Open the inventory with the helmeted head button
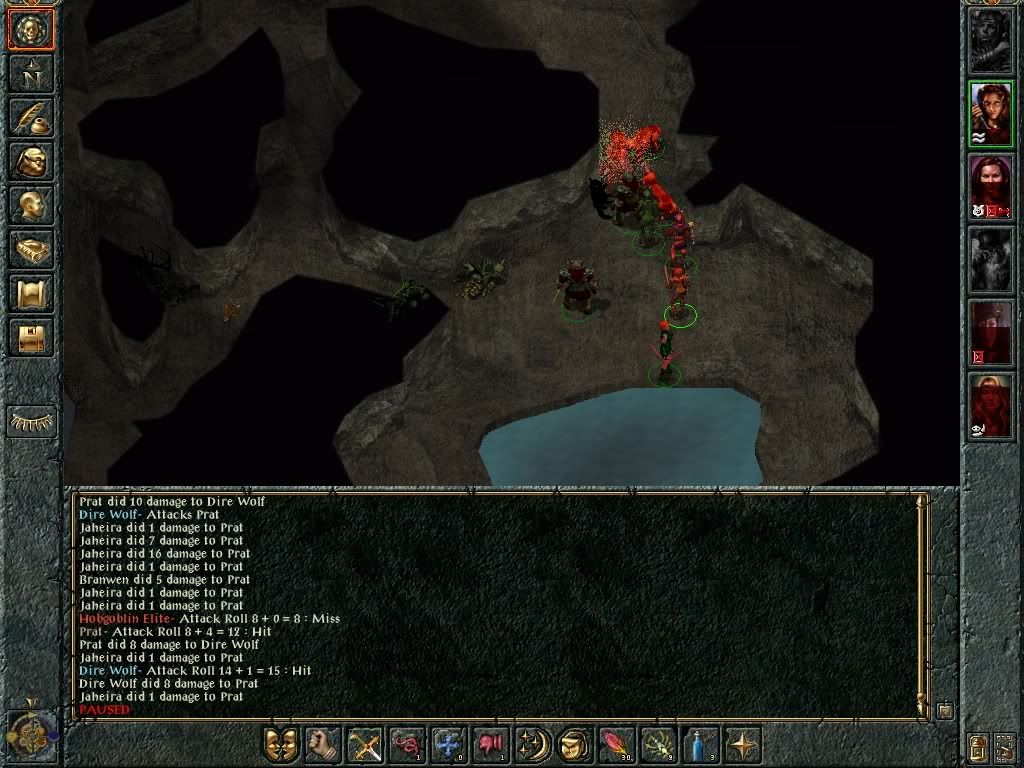 (x=31, y=162)
